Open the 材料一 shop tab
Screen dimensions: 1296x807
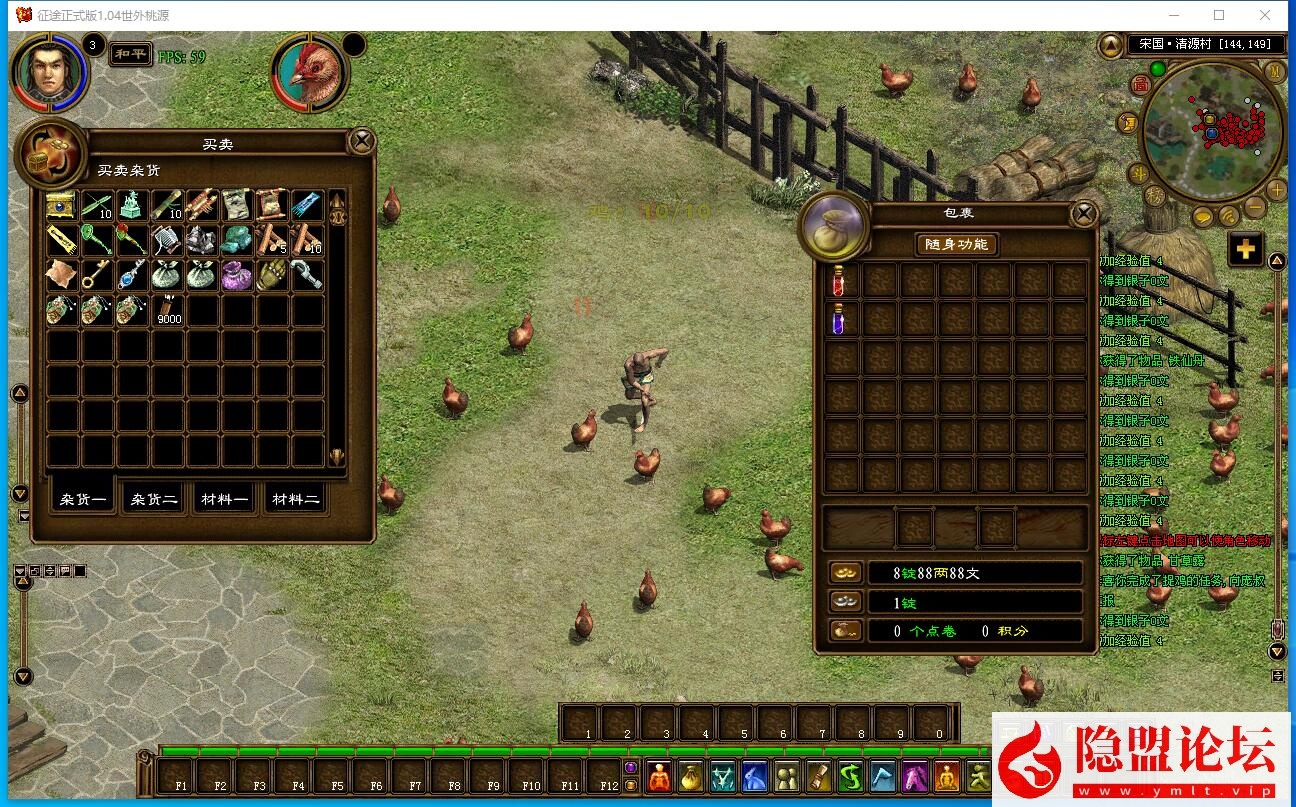(224, 499)
